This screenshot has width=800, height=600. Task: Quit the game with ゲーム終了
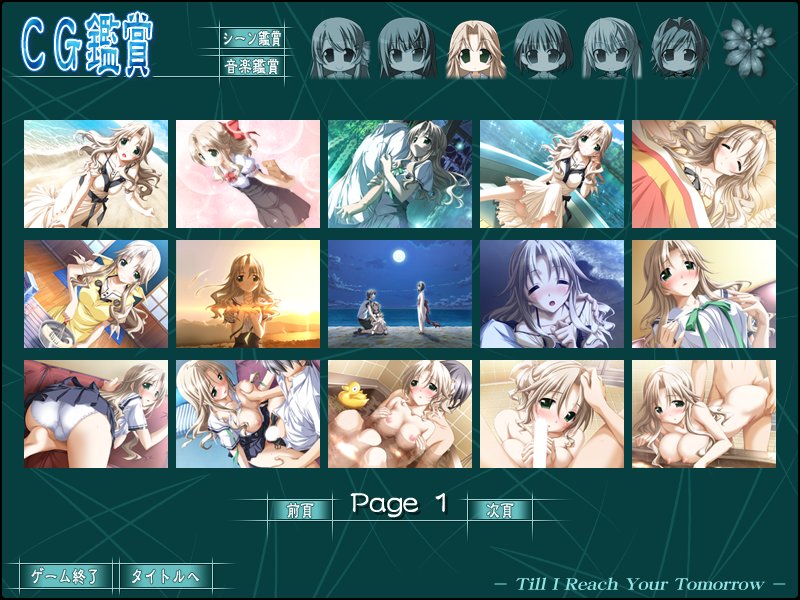[65, 576]
